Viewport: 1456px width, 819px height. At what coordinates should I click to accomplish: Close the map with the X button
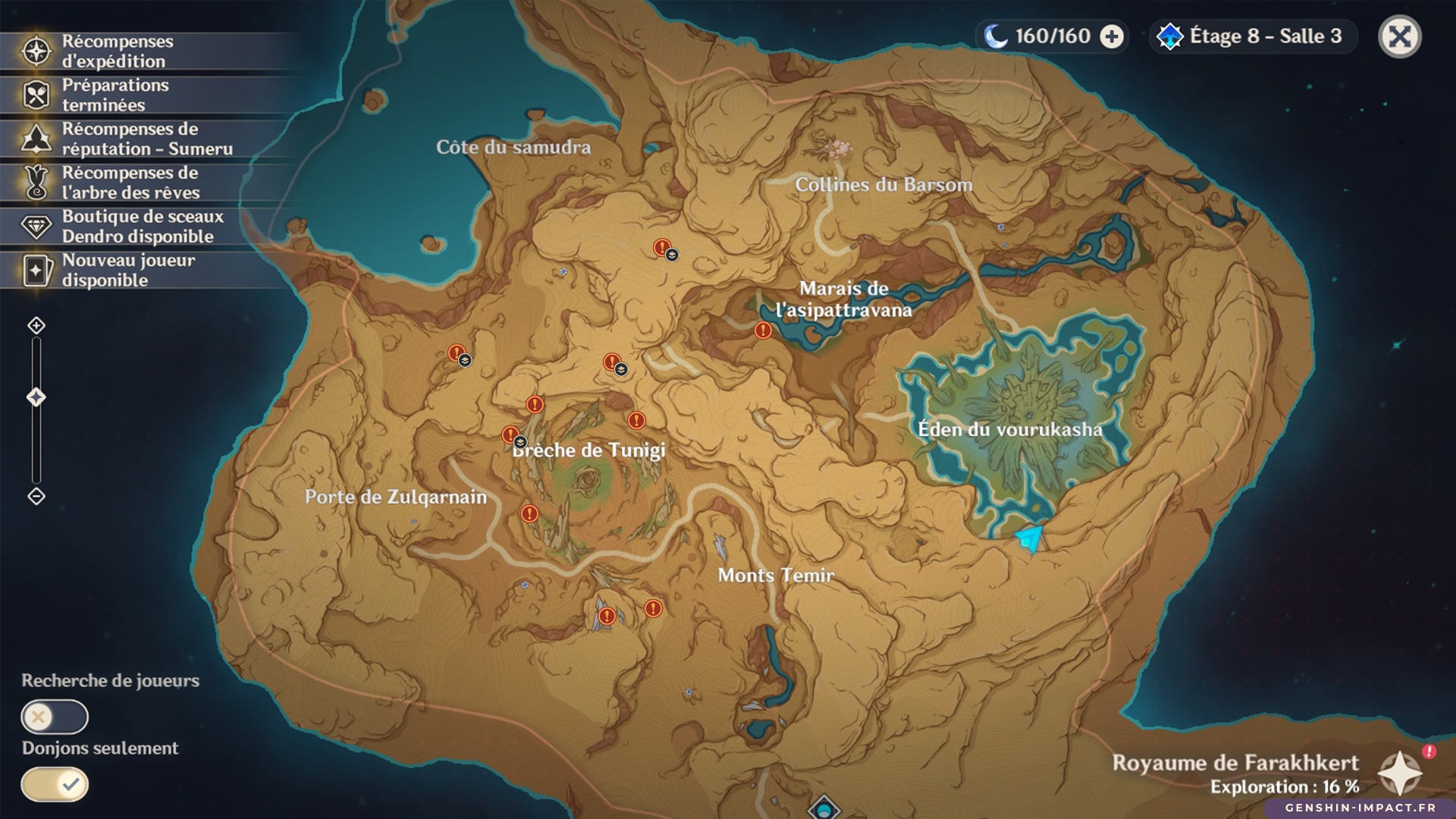1399,36
